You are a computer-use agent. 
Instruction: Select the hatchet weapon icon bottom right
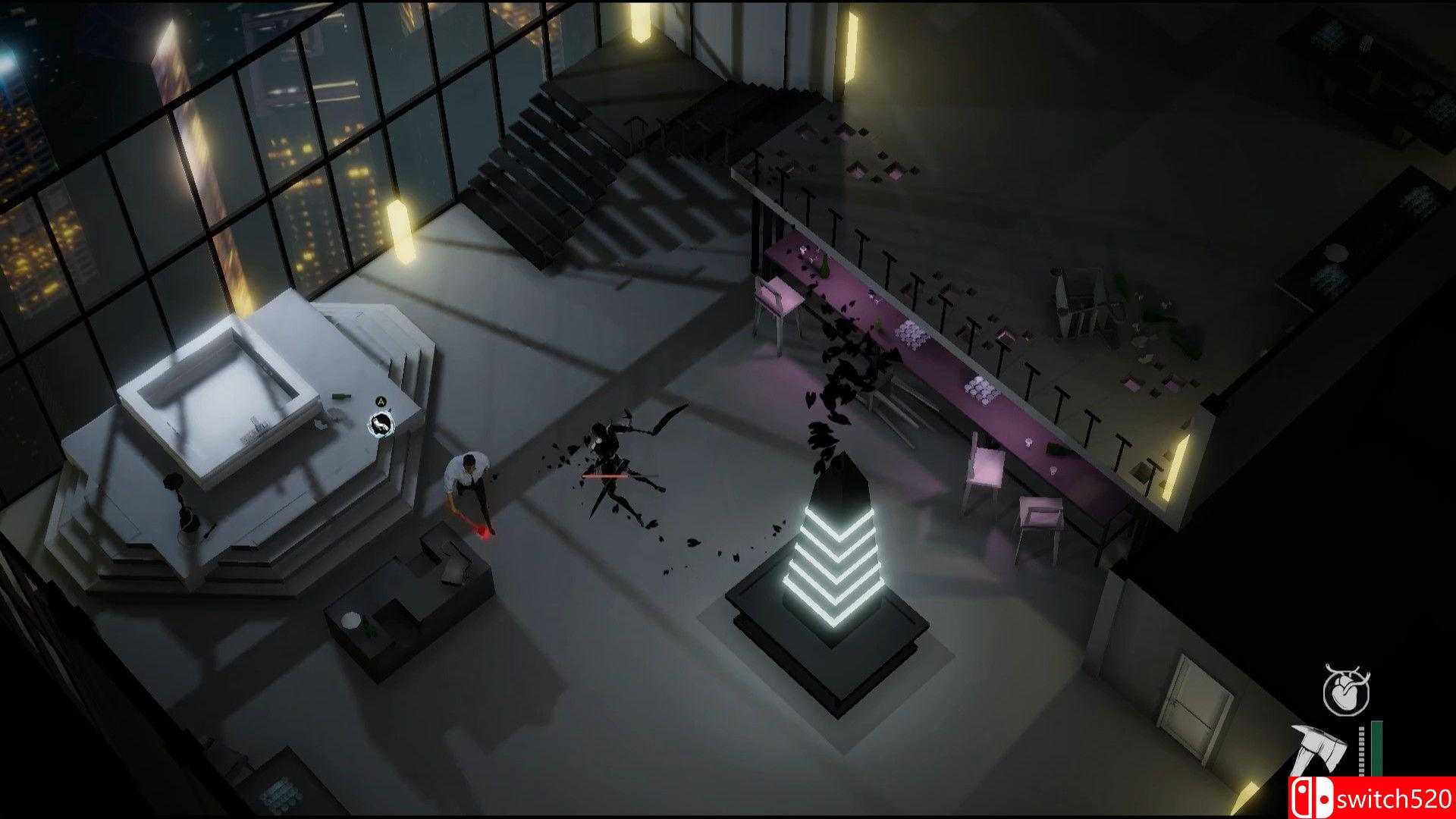click(x=1319, y=748)
